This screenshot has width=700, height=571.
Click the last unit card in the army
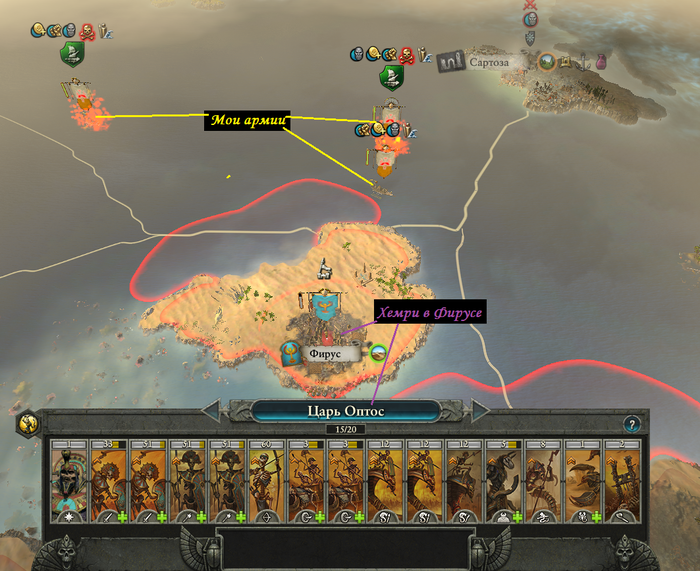coord(623,478)
